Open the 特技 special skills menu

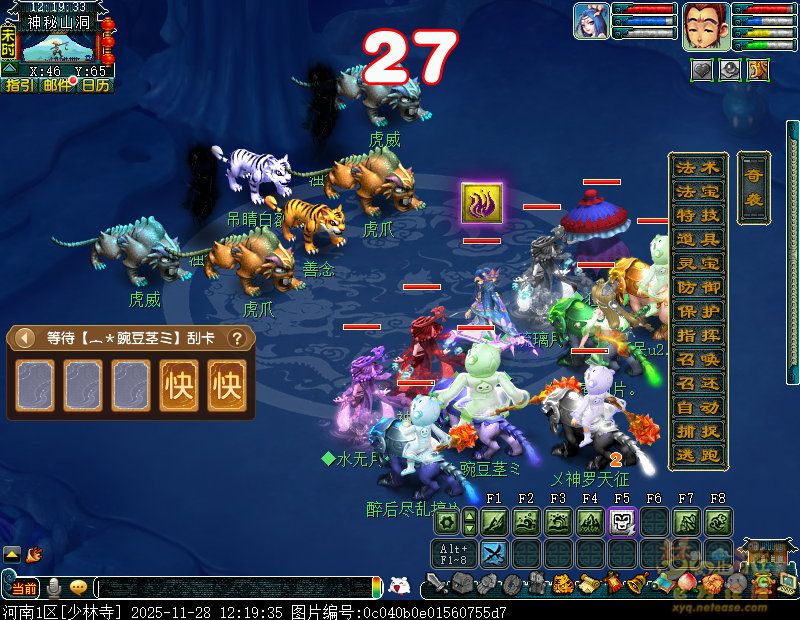(698, 215)
